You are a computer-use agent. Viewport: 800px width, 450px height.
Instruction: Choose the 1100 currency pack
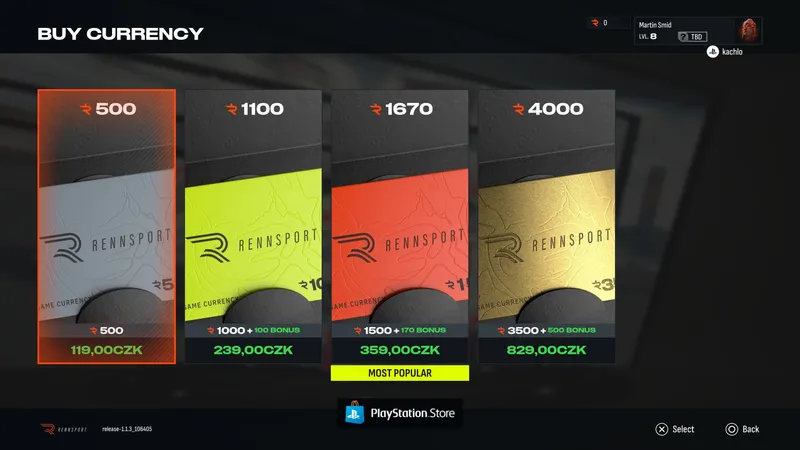point(253,227)
